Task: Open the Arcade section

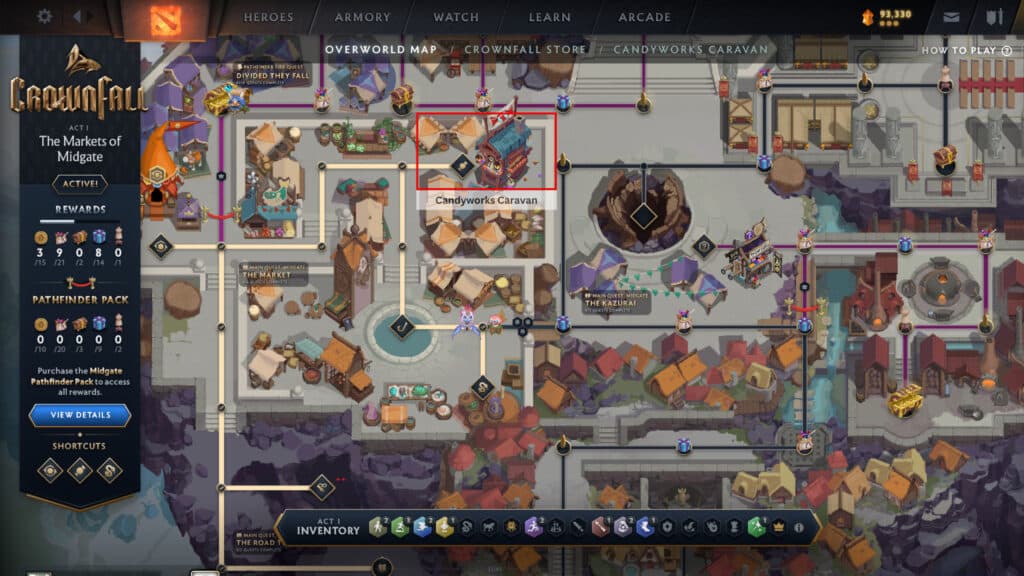Action: pos(644,17)
